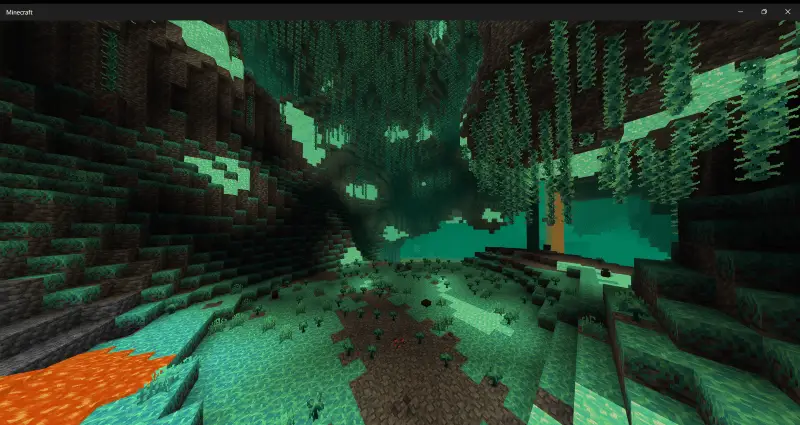Minimize the Minecraft window

[x=739, y=11]
